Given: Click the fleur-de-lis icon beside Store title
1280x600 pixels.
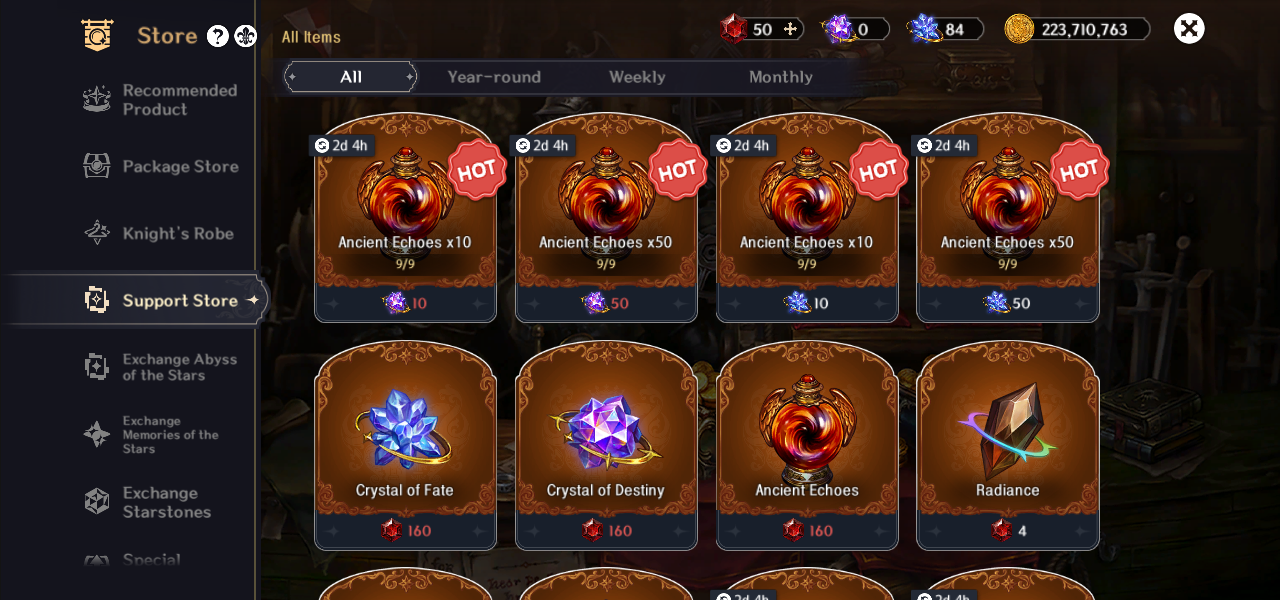Looking at the screenshot, I should point(245,37).
